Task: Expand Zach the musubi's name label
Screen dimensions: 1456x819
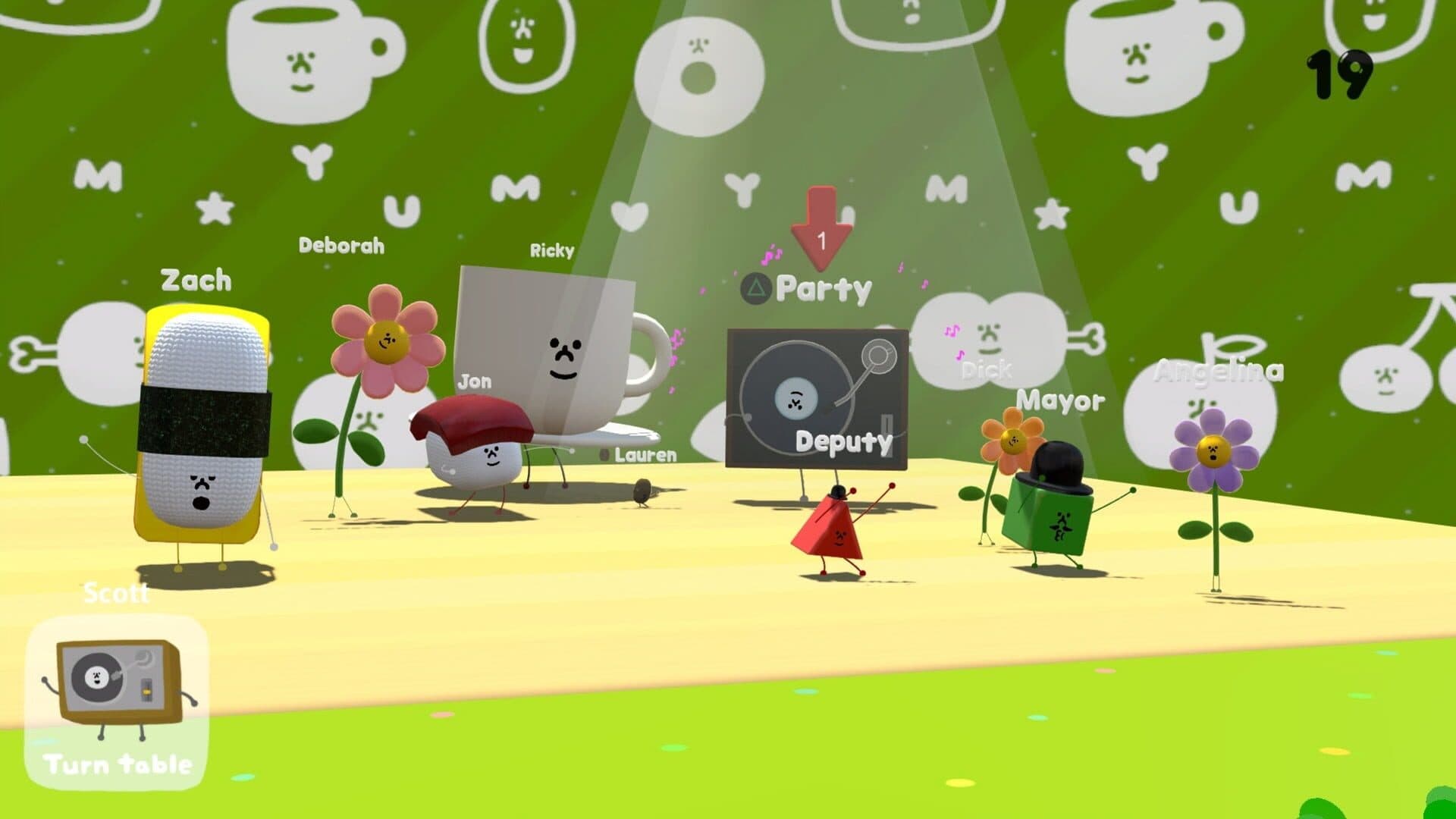Action: pos(196,280)
